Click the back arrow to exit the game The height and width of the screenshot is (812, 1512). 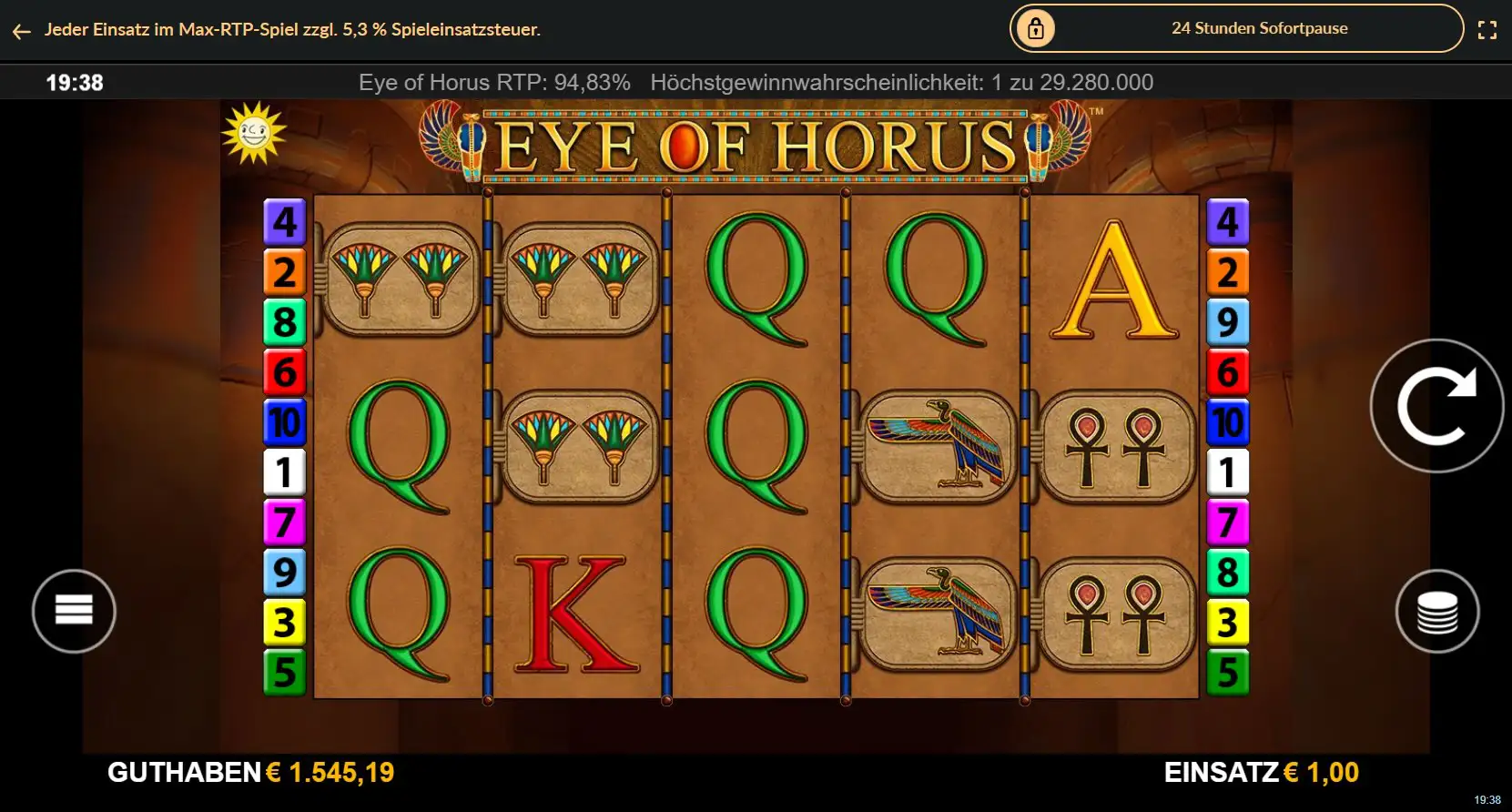pyautogui.click(x=21, y=30)
